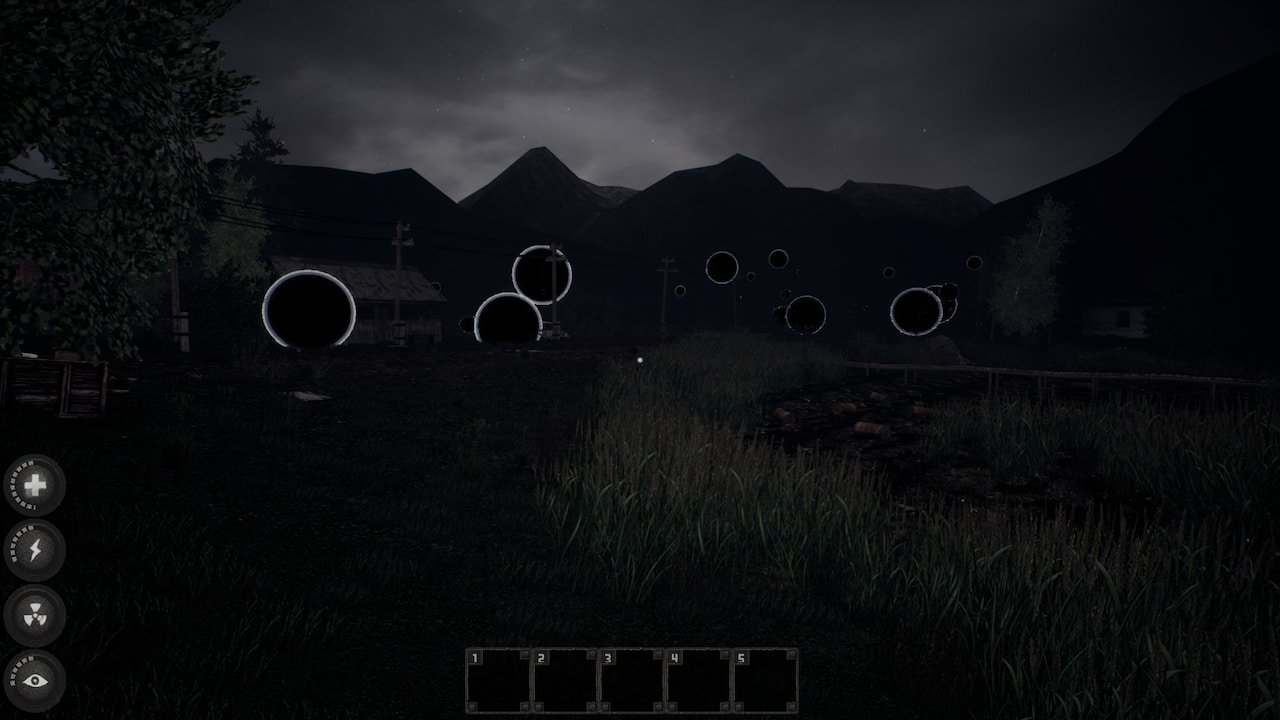Choose hotbar slot number 3

tap(632, 681)
